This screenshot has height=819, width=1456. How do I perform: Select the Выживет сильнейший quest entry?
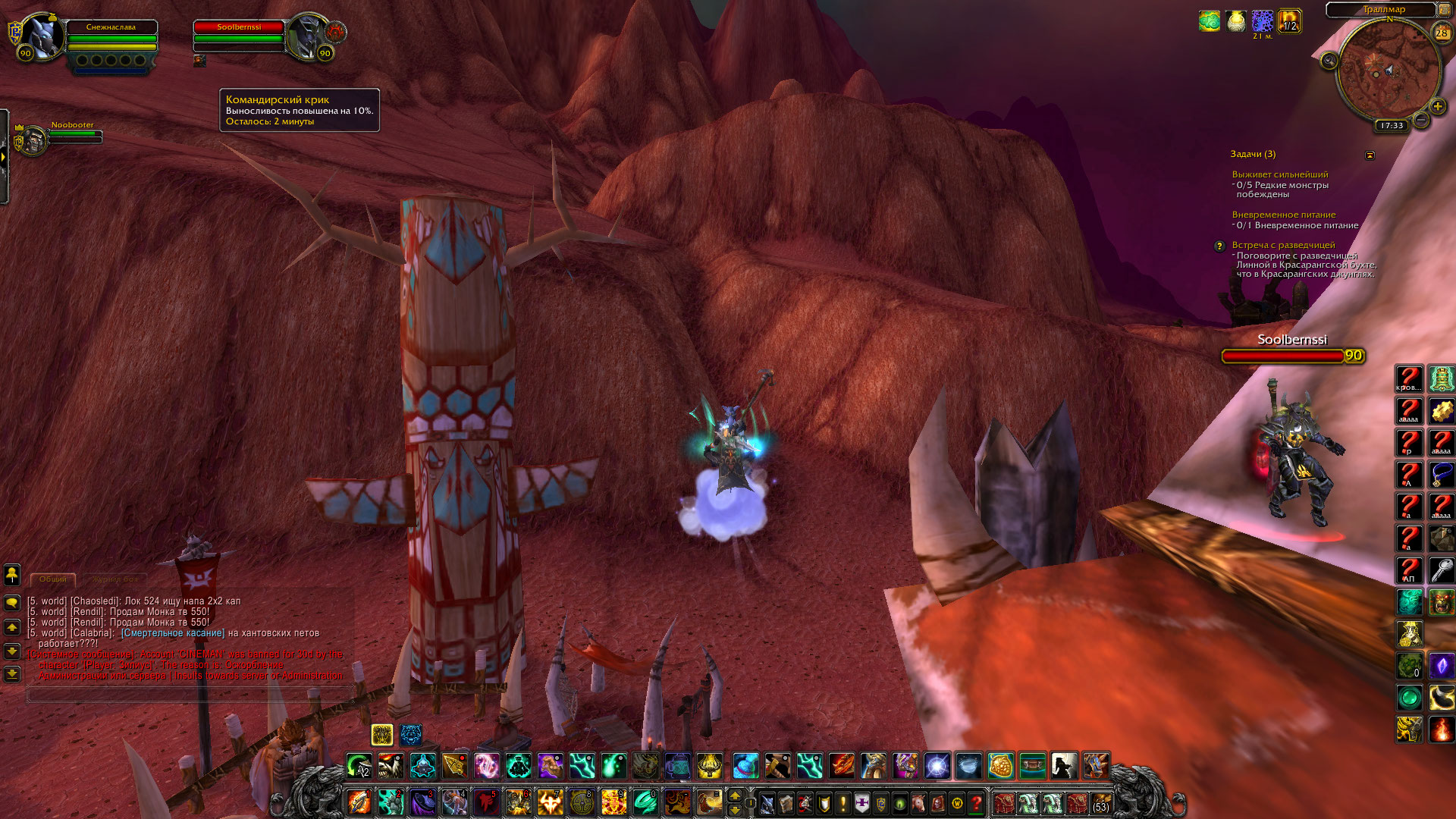pyautogui.click(x=1279, y=174)
